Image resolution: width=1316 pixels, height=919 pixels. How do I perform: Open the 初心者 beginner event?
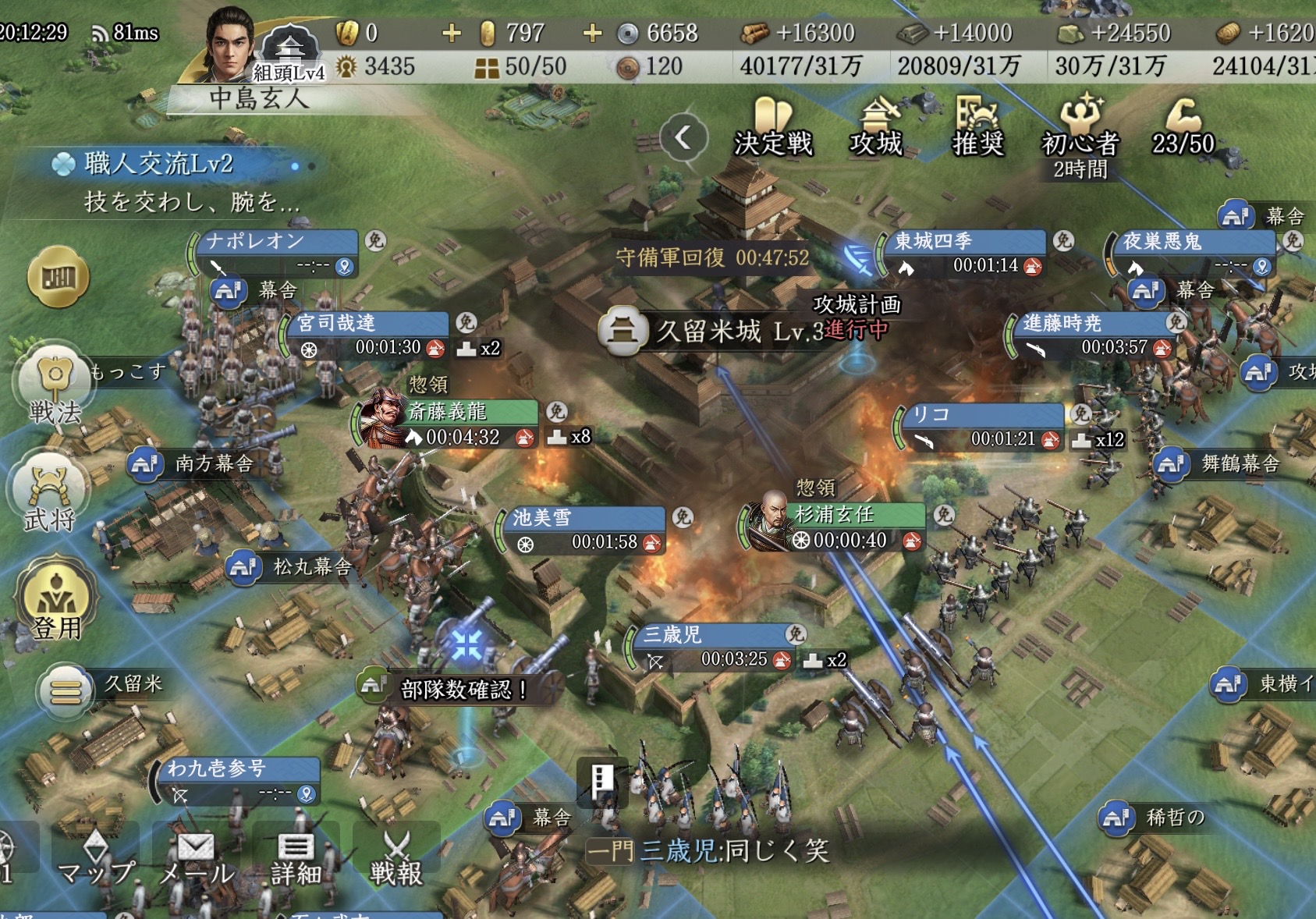[x=1080, y=131]
